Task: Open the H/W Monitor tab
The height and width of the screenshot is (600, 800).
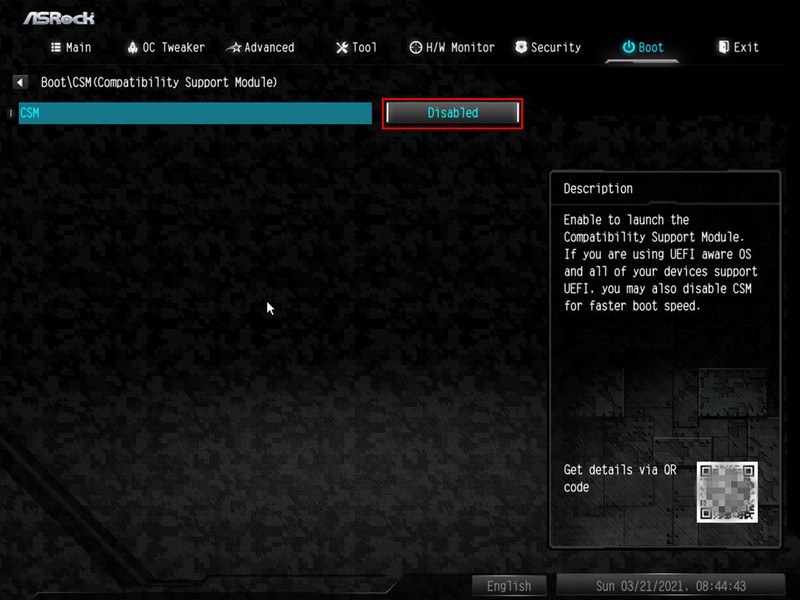Action: [452, 47]
